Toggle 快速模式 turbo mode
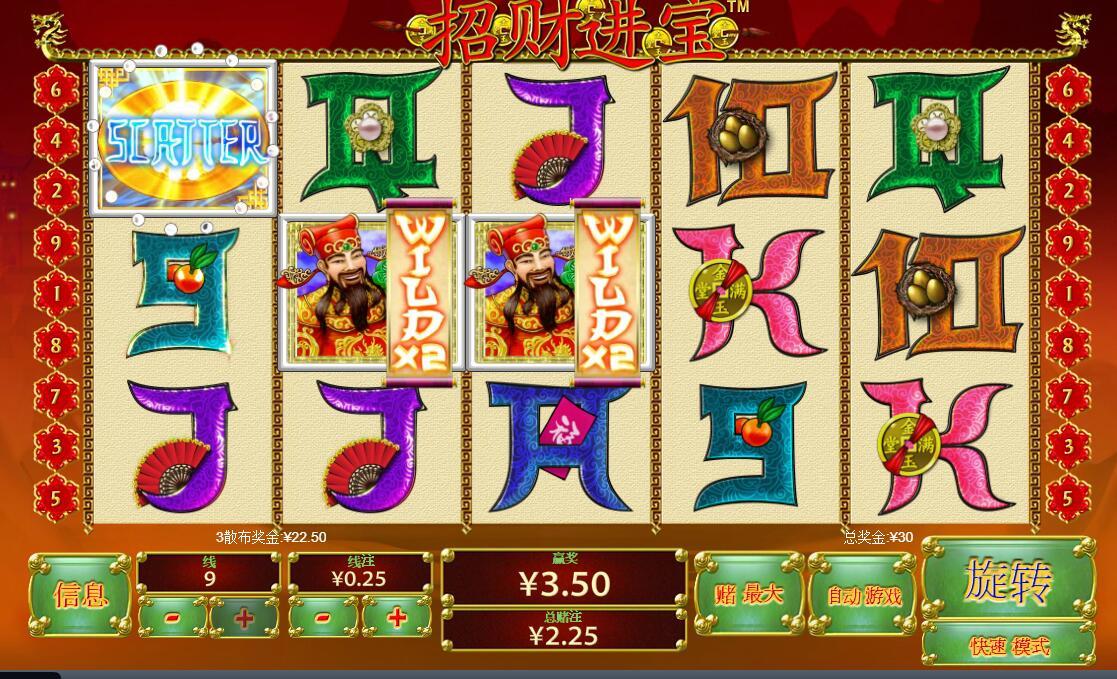 1008,646
